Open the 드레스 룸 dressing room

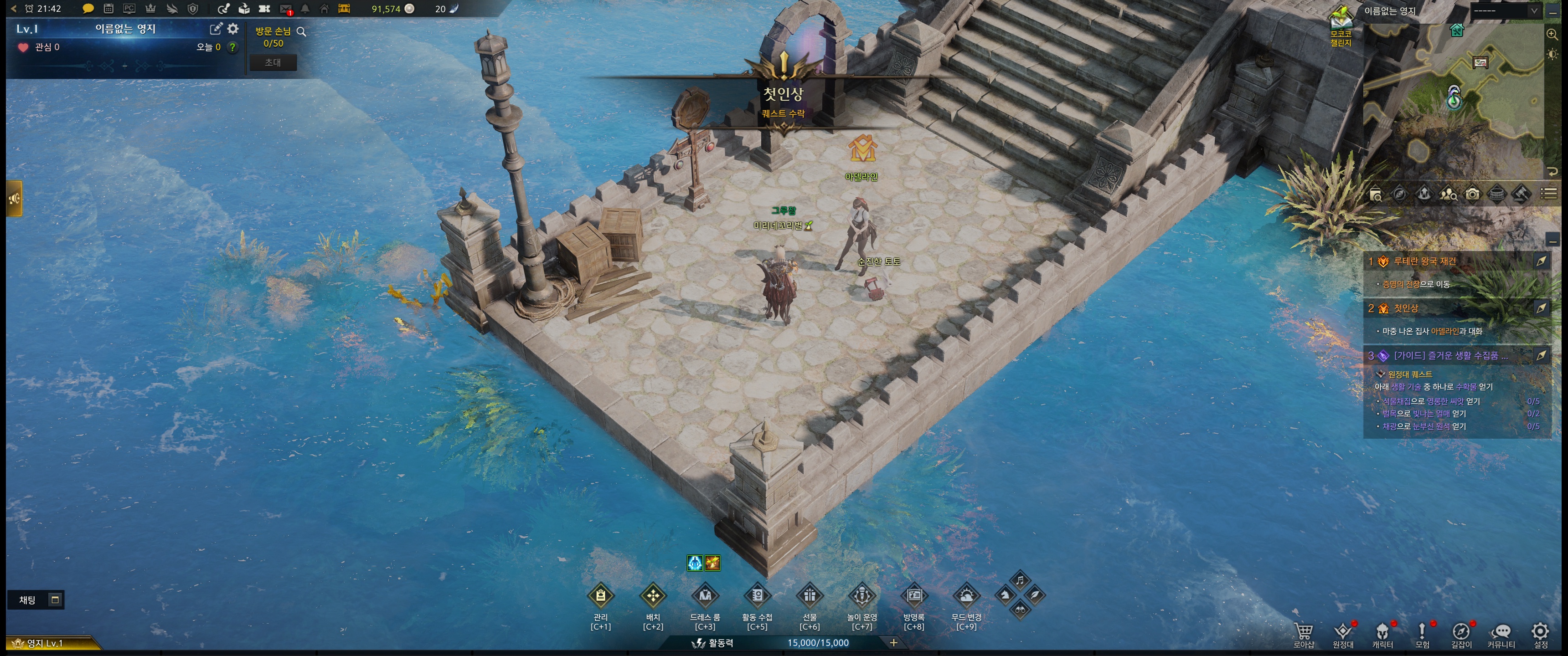click(705, 596)
